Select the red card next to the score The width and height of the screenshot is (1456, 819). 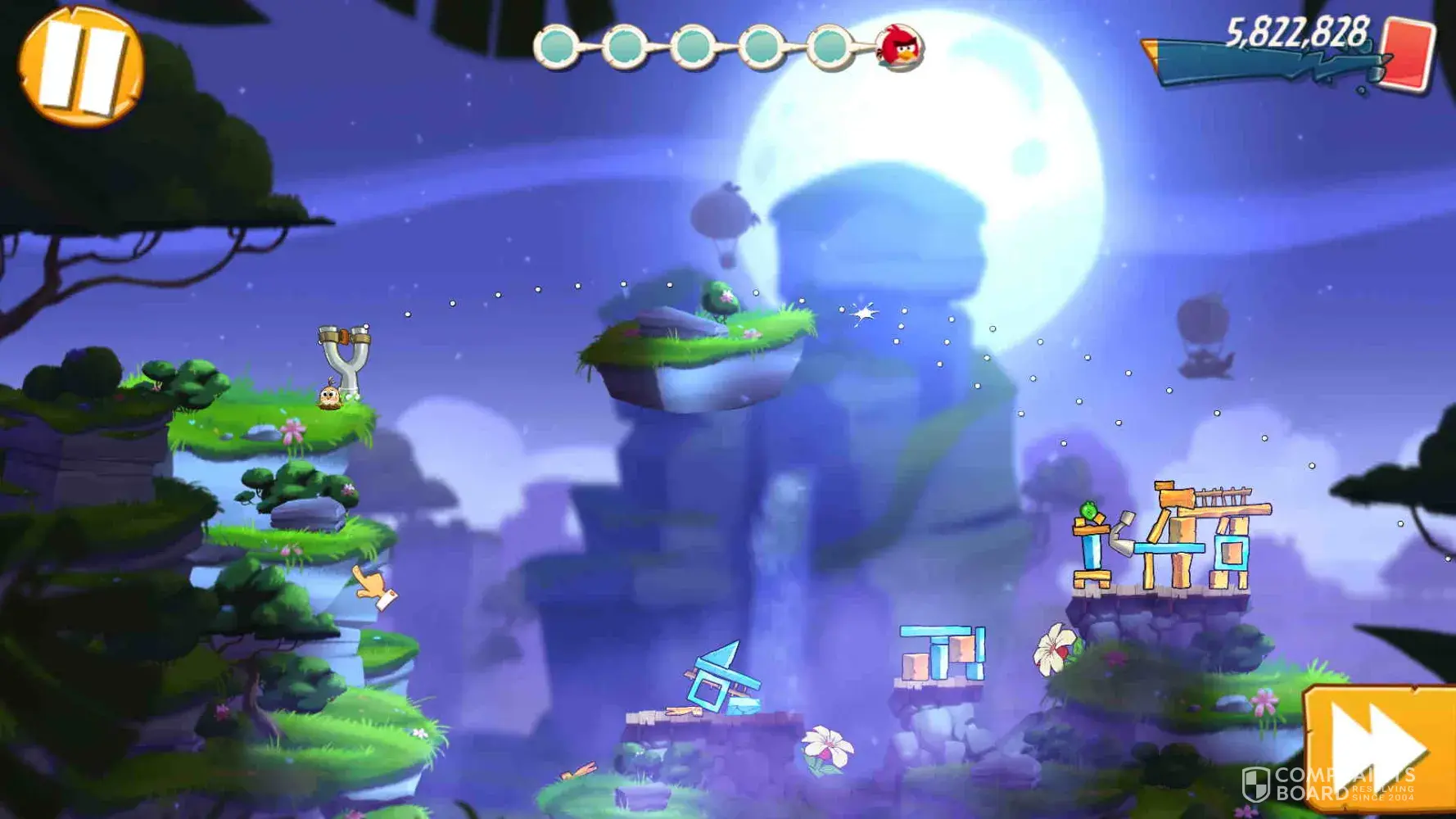(x=1408, y=53)
